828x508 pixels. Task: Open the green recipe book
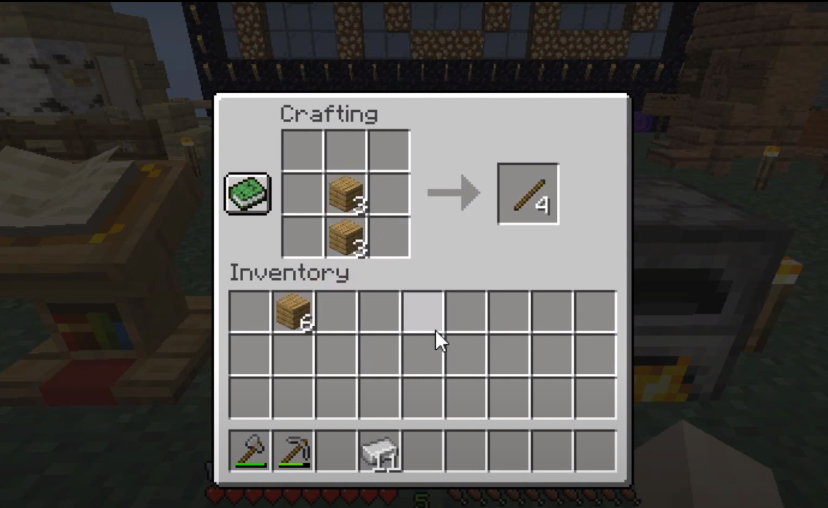pyautogui.click(x=246, y=193)
